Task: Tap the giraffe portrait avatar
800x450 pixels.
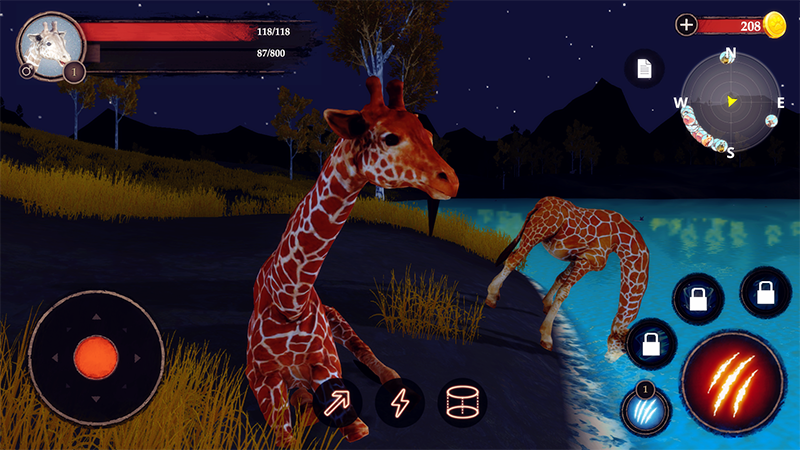Action: (x=47, y=44)
